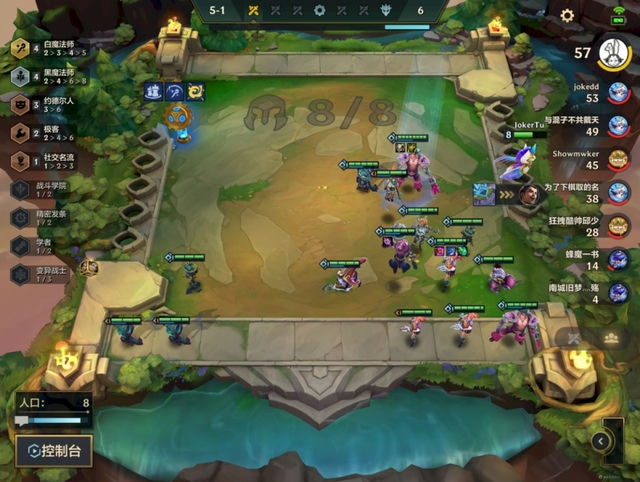Select the first blue augment icon
The height and width of the screenshot is (482, 640).
(x=154, y=92)
